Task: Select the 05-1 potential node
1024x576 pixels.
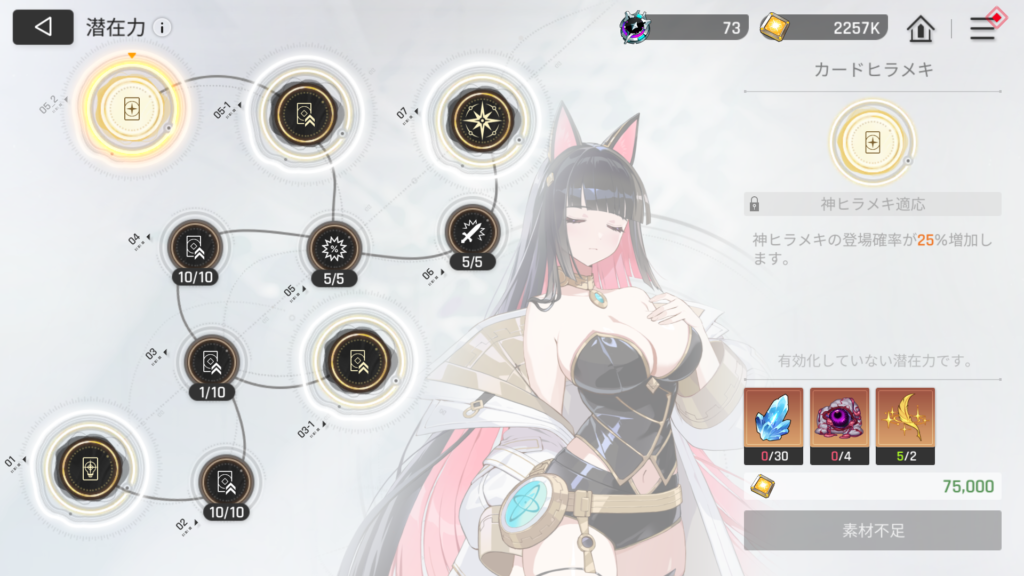Action: click(x=300, y=111)
